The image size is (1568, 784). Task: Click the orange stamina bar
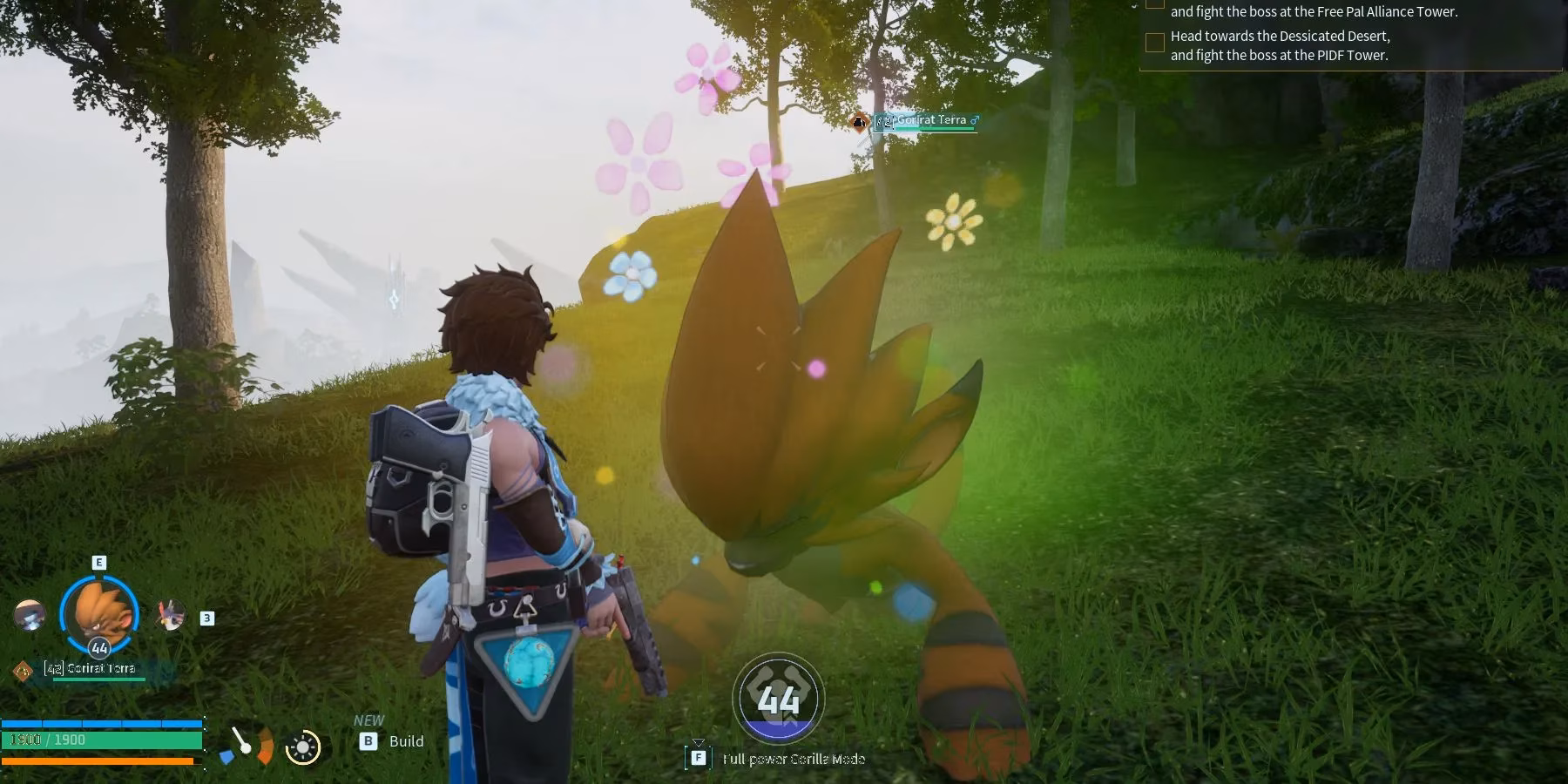coord(98,760)
